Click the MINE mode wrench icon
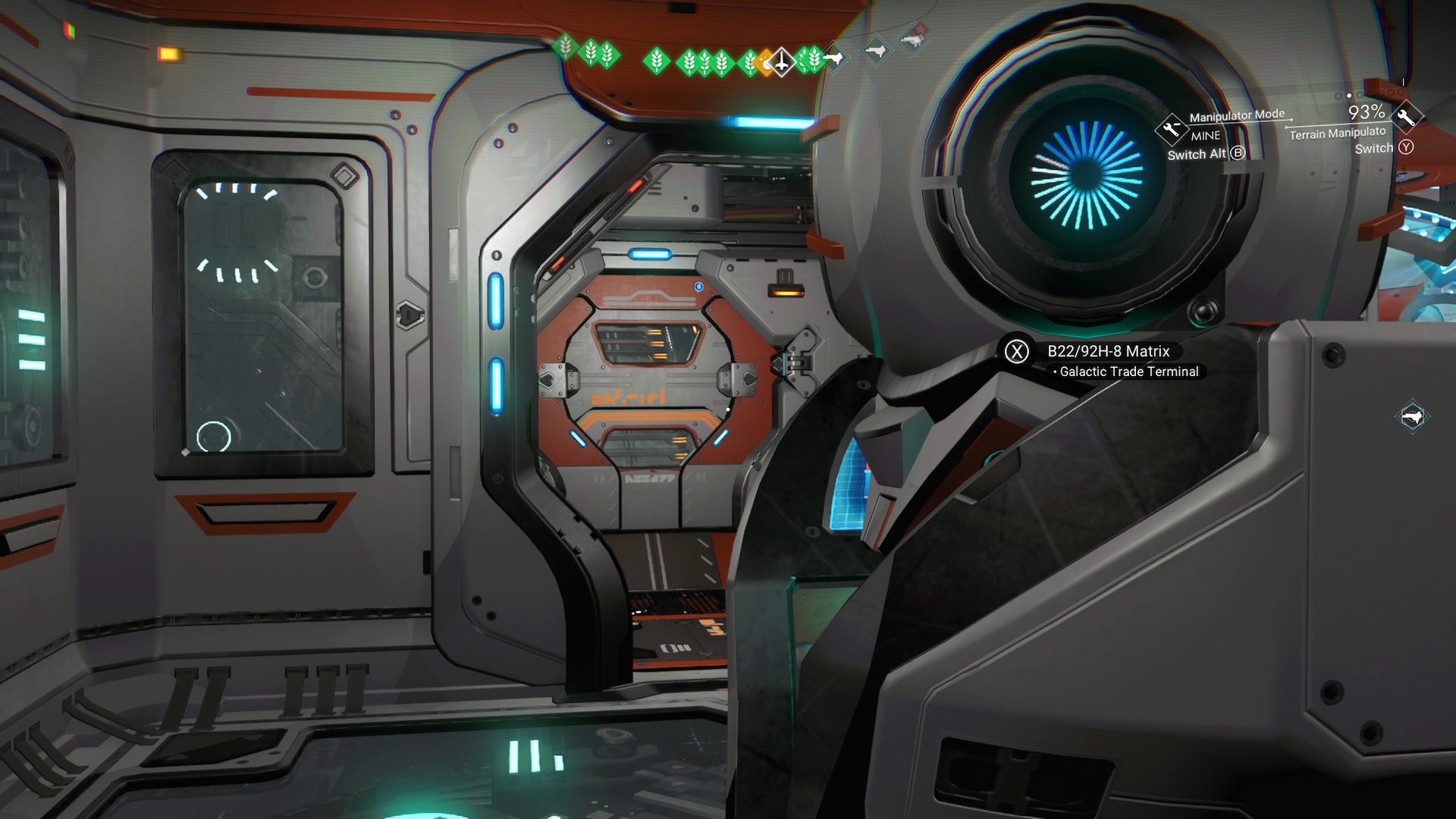 1171,130
